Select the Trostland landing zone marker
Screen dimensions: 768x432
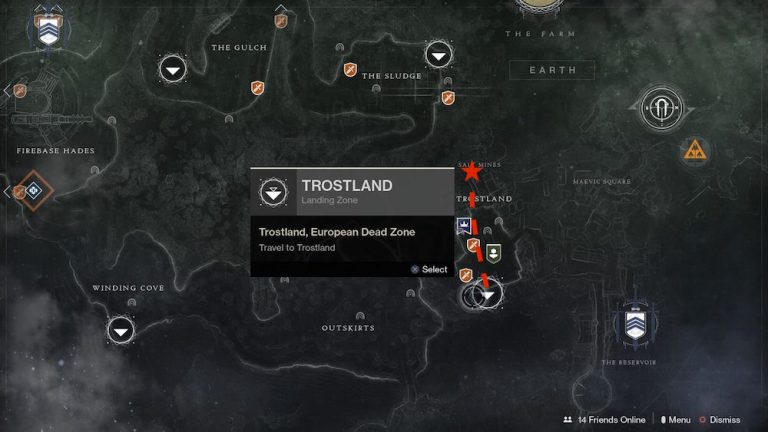pos(488,295)
